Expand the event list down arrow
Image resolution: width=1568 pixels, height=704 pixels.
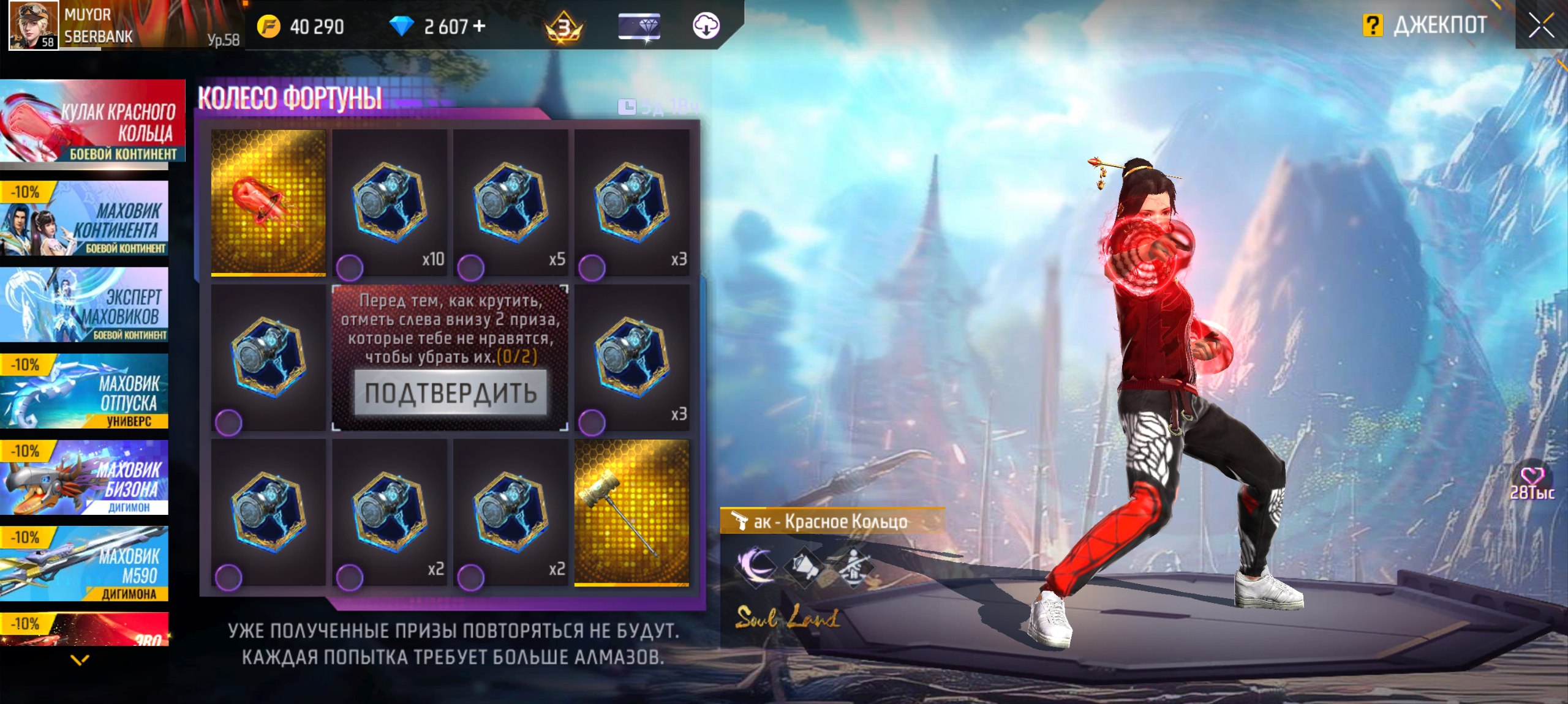click(80, 660)
